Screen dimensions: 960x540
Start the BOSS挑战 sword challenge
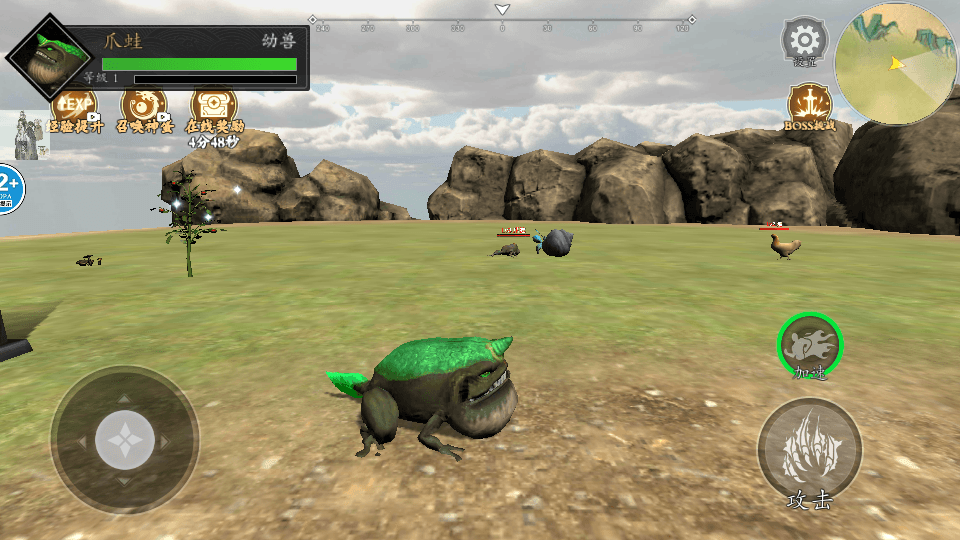[x=811, y=106]
